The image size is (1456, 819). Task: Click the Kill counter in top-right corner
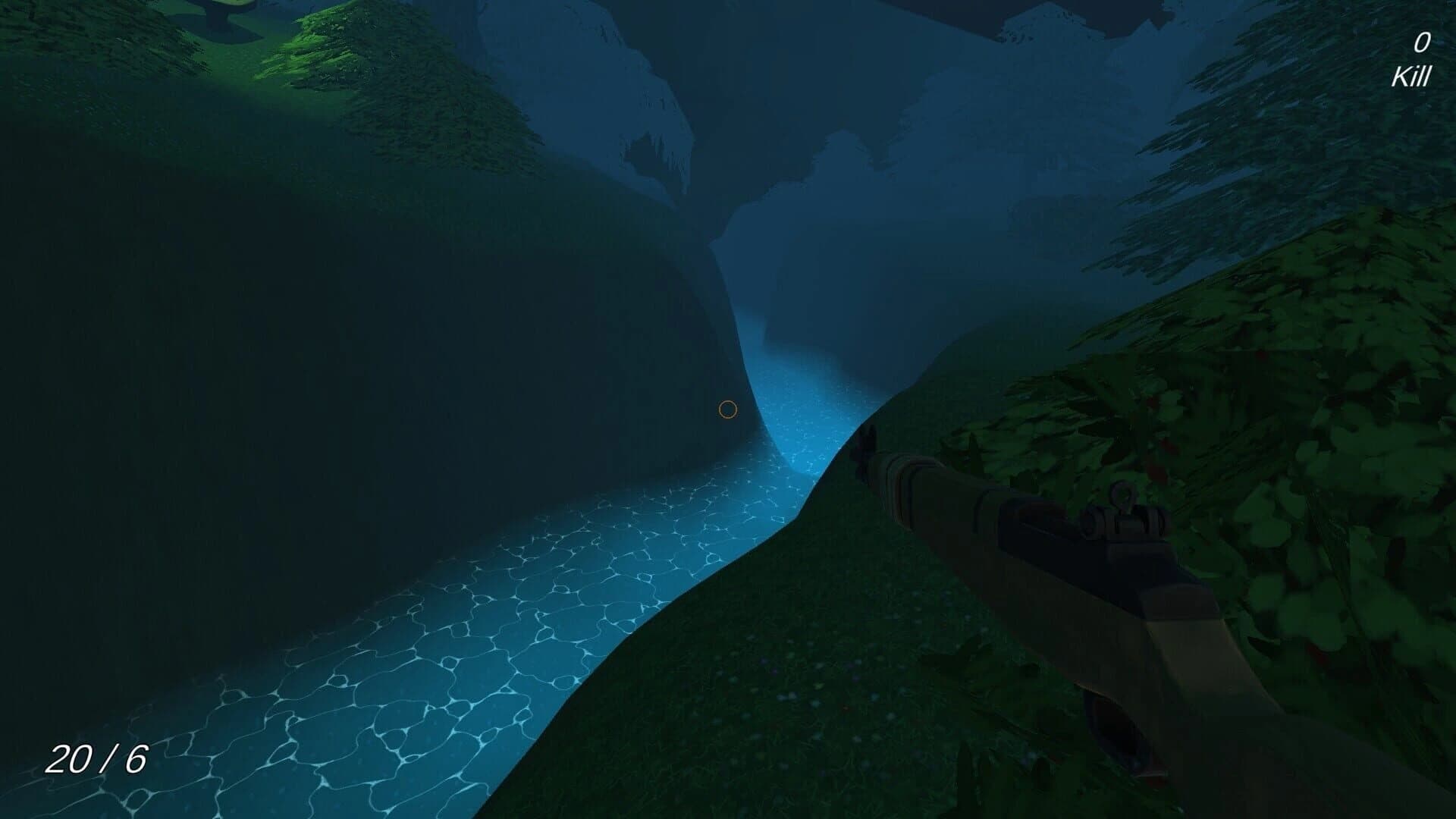(1410, 76)
